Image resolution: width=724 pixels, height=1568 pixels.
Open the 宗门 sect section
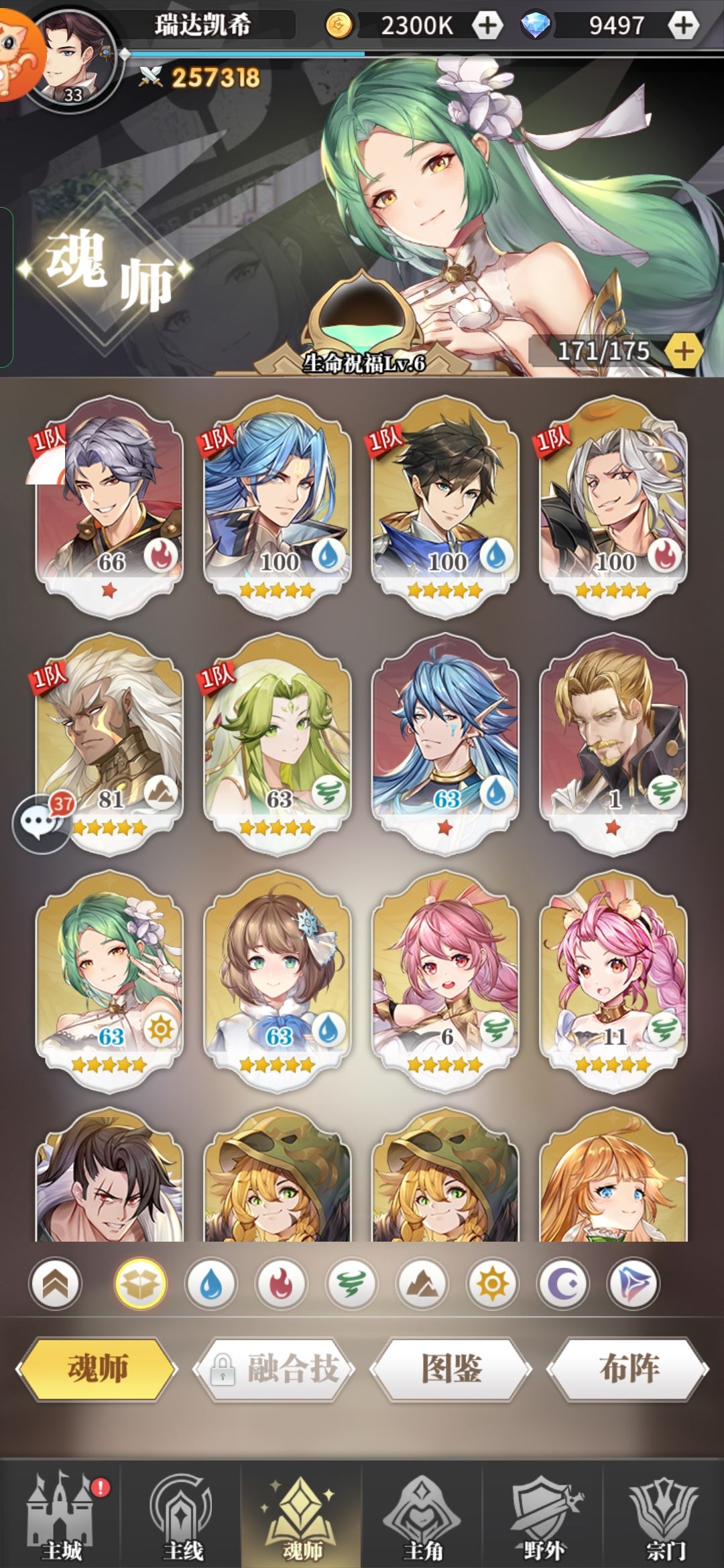coord(664,1514)
